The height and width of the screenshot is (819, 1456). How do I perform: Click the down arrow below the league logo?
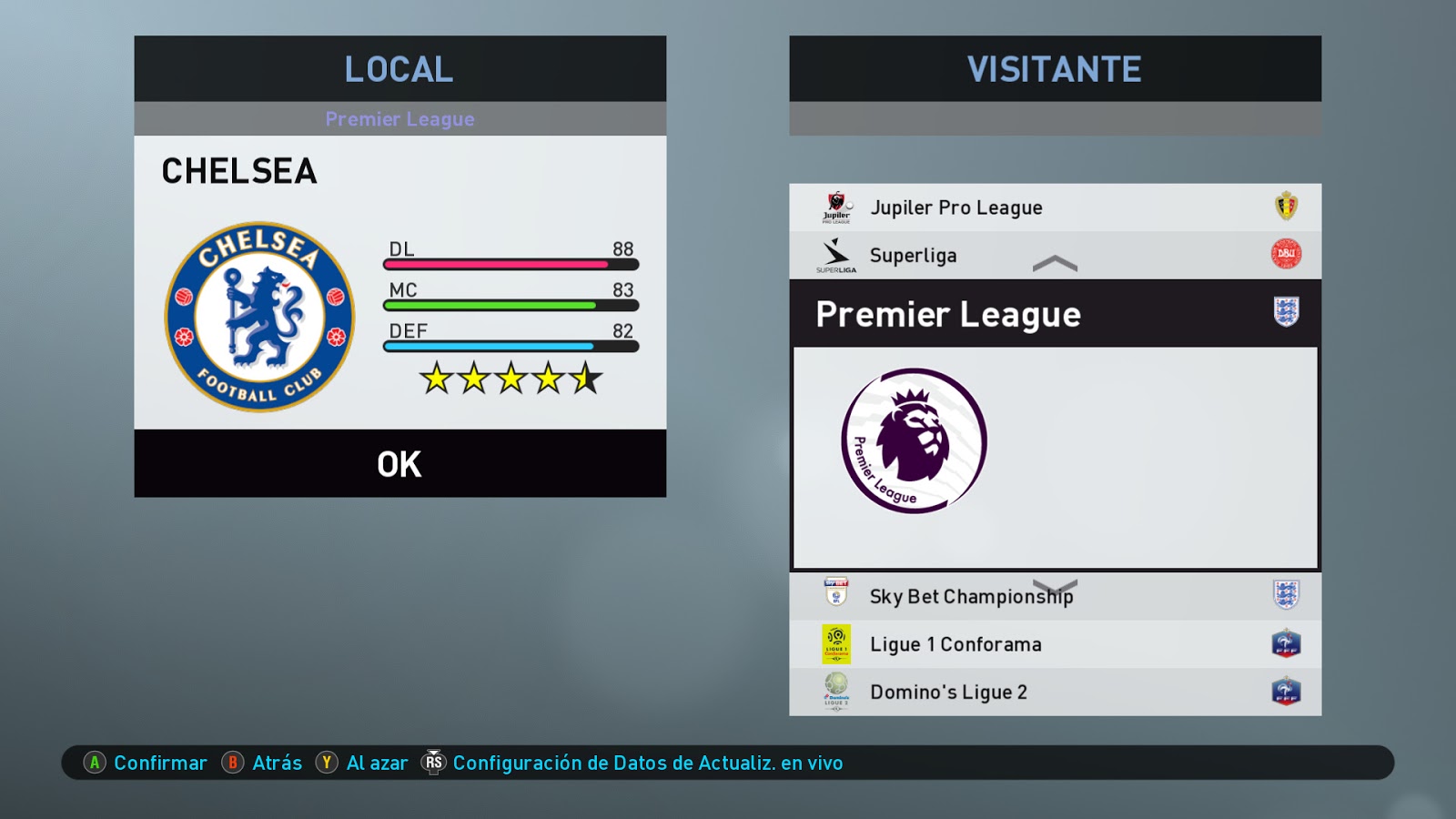pos(1055,585)
